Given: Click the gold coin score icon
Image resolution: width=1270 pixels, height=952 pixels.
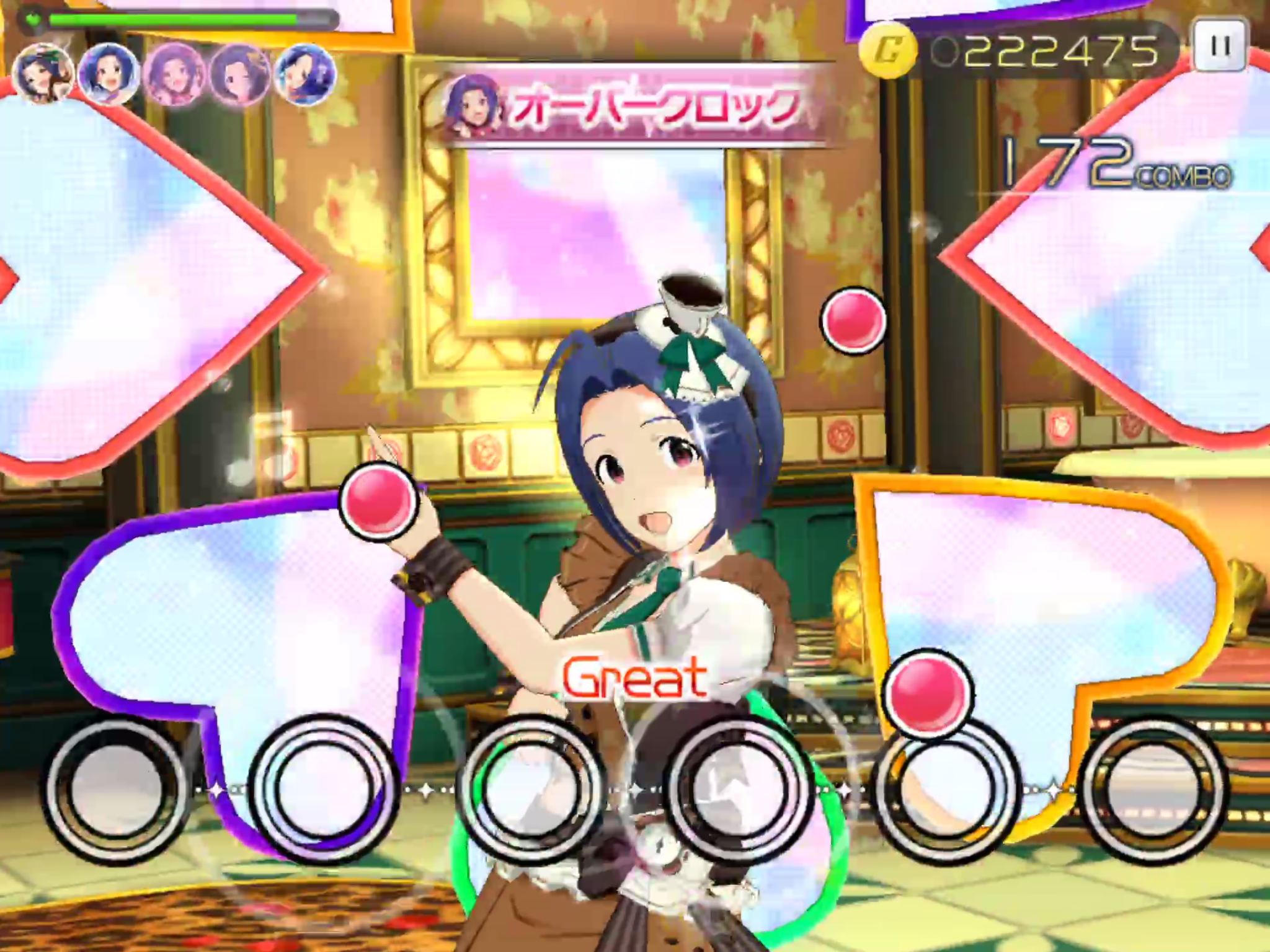Looking at the screenshot, I should pos(888,51).
